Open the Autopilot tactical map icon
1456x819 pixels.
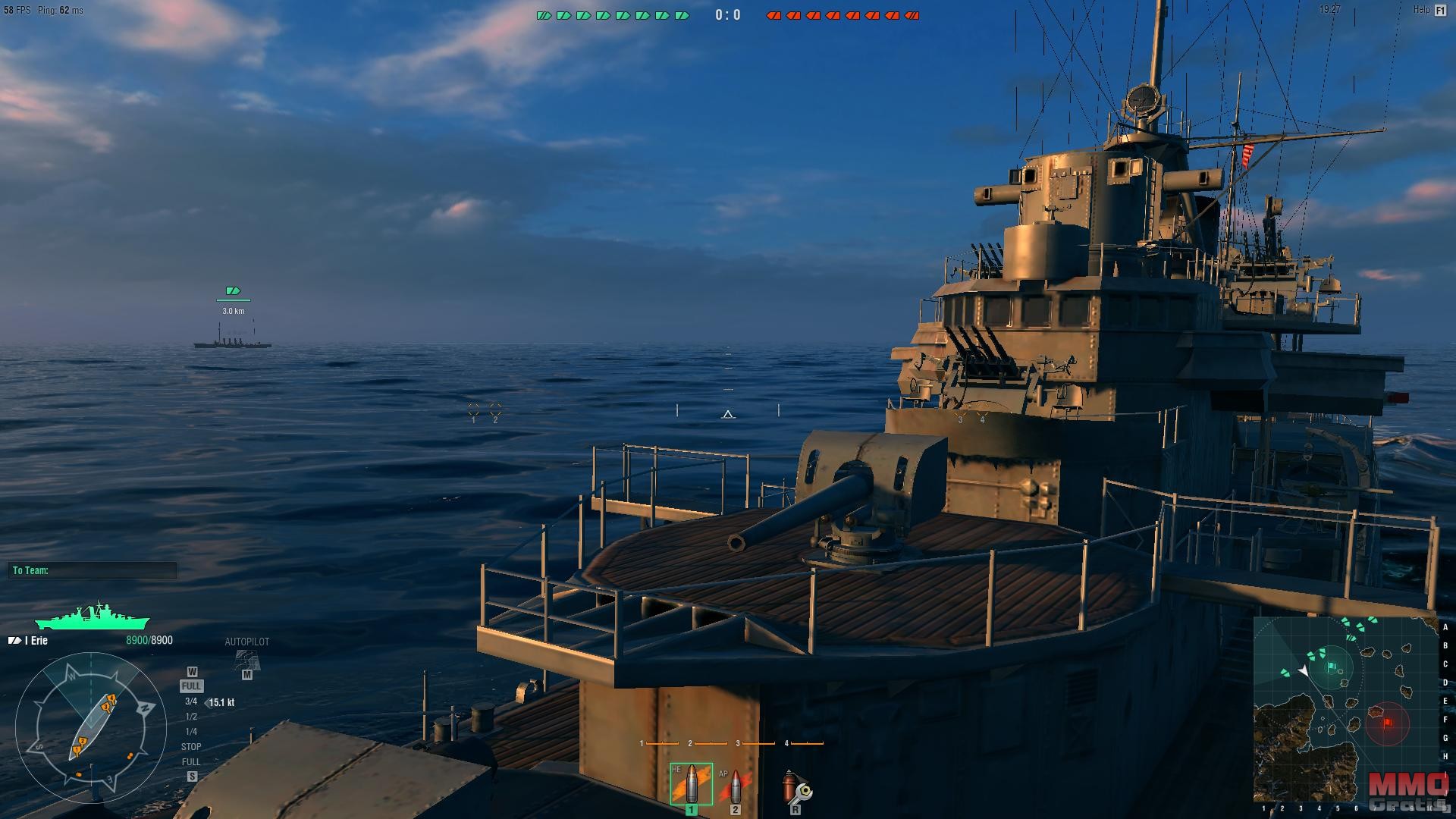tap(246, 660)
